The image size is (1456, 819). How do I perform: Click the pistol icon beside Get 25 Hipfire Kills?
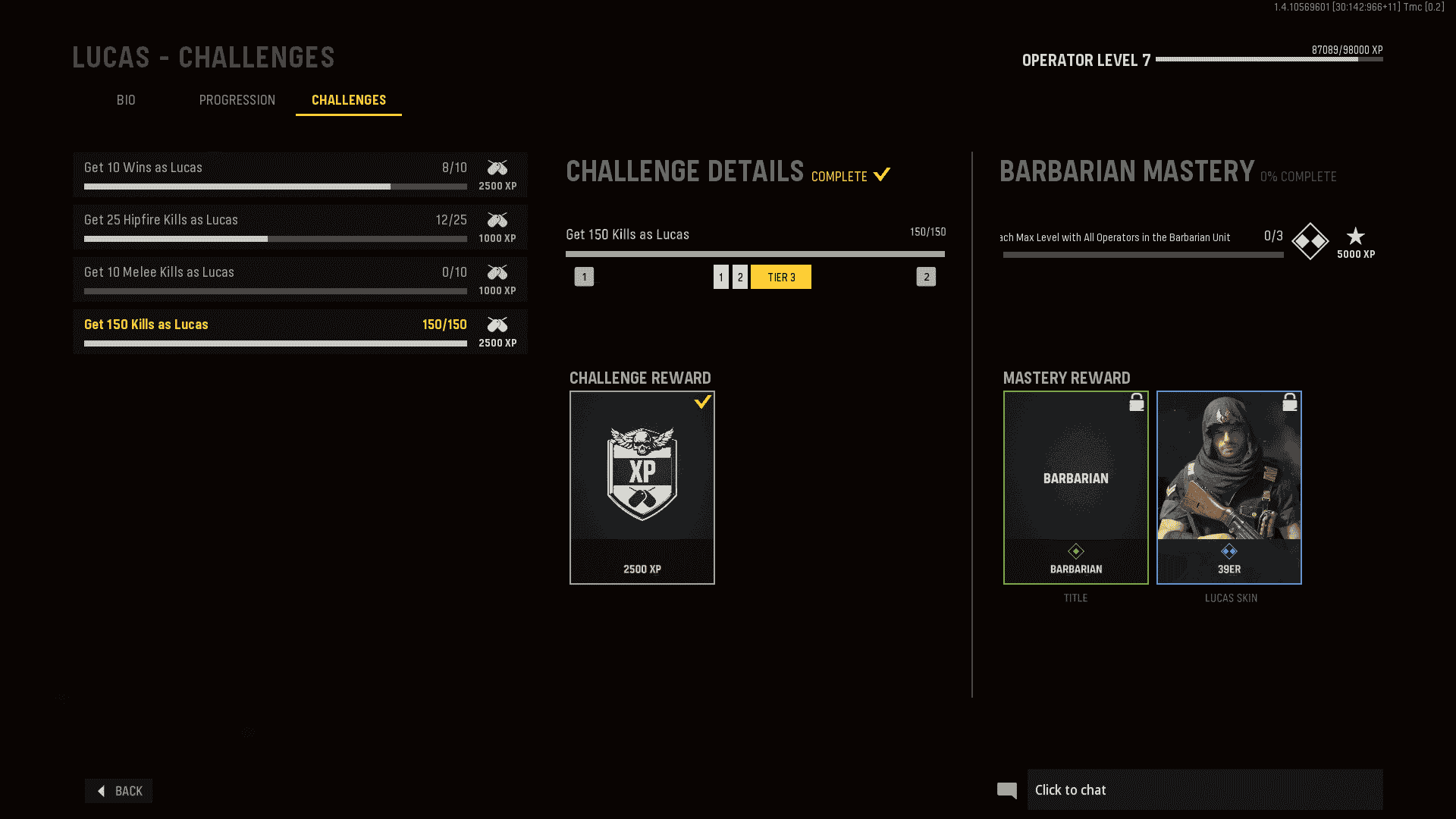pyautogui.click(x=497, y=221)
